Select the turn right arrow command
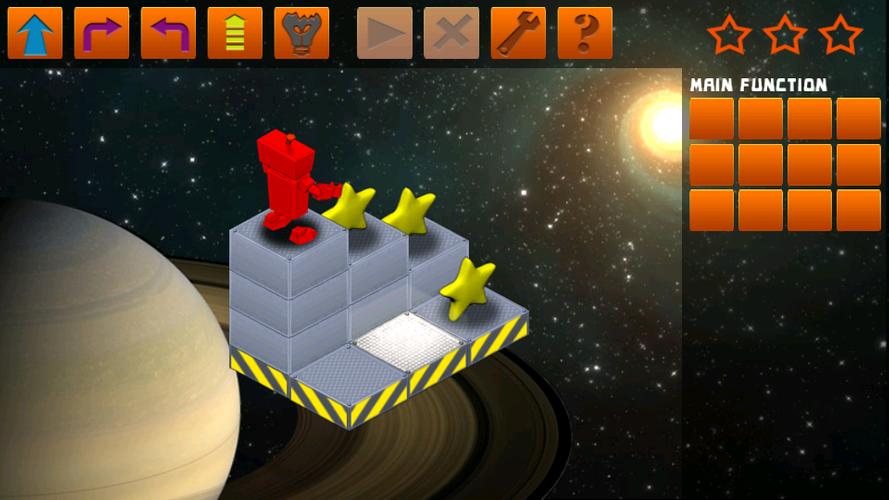 point(102,33)
